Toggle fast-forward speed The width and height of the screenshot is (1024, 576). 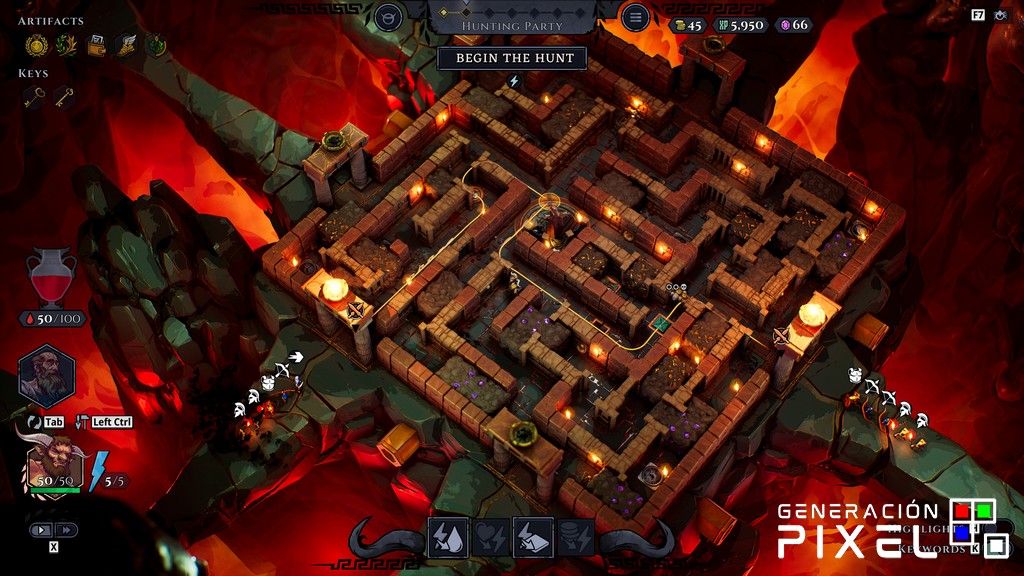66,530
